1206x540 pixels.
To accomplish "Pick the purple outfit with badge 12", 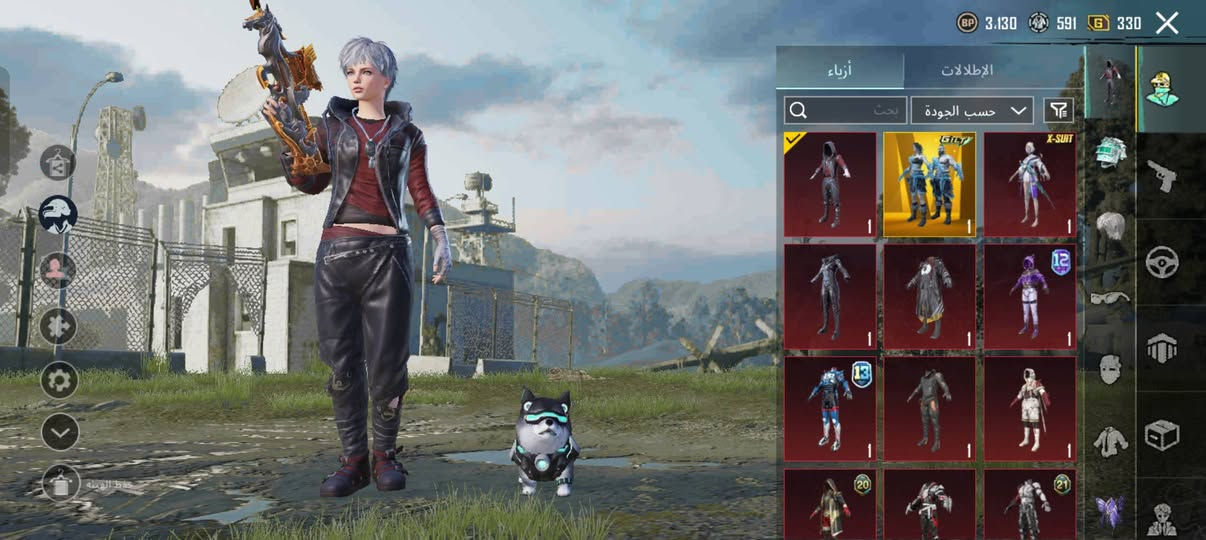I will (1030, 297).
